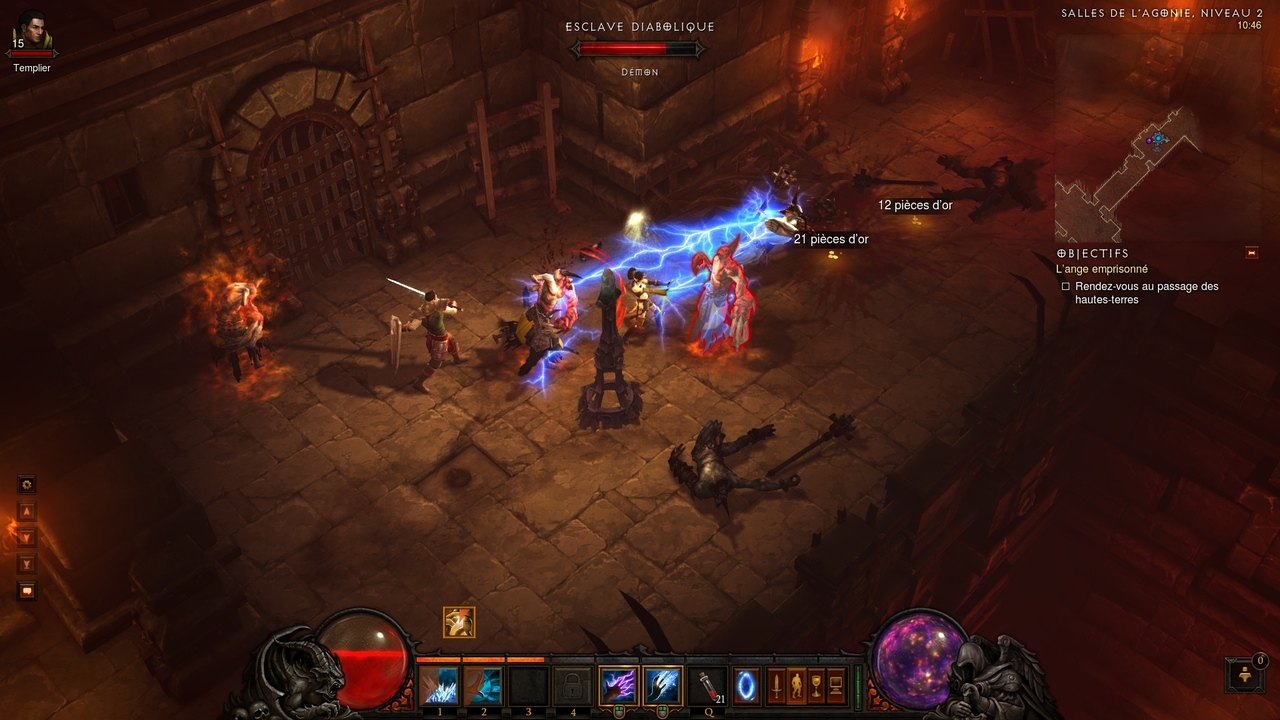The image size is (1280, 720).
Task: Open chat settings gear button
Action: 27,485
